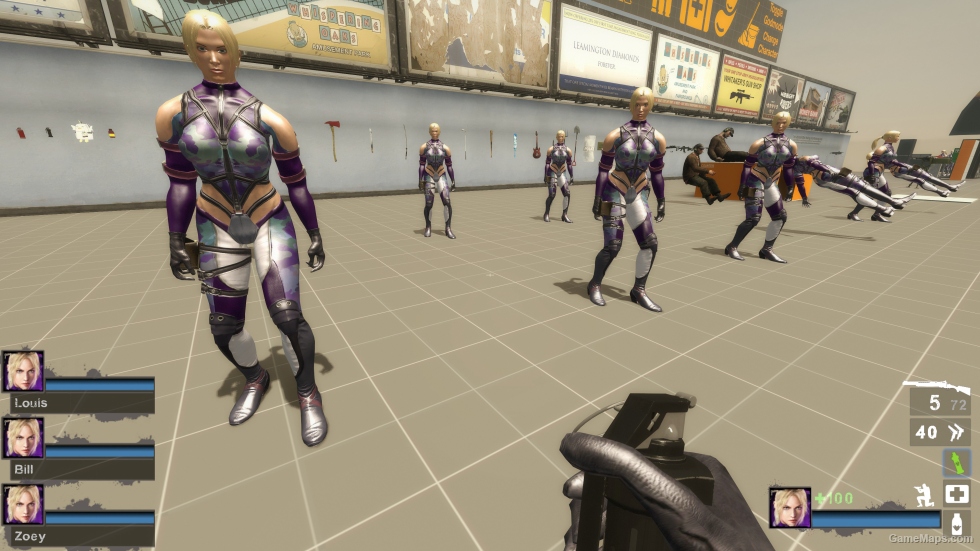The height and width of the screenshot is (551, 980).
Task: Choose the first aid kit slot
Action: coord(956,494)
